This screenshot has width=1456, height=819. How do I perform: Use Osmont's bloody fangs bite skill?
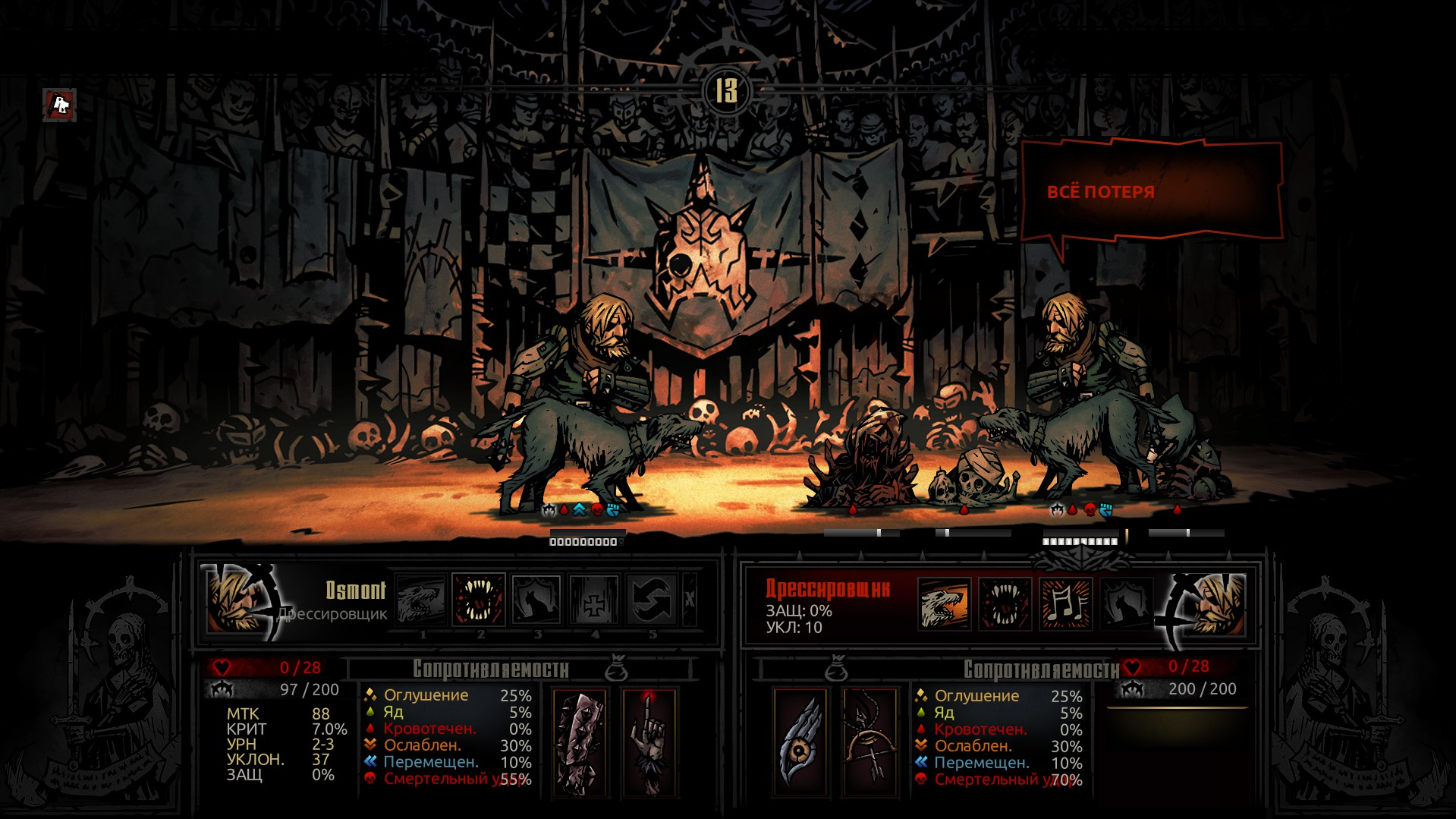479,600
